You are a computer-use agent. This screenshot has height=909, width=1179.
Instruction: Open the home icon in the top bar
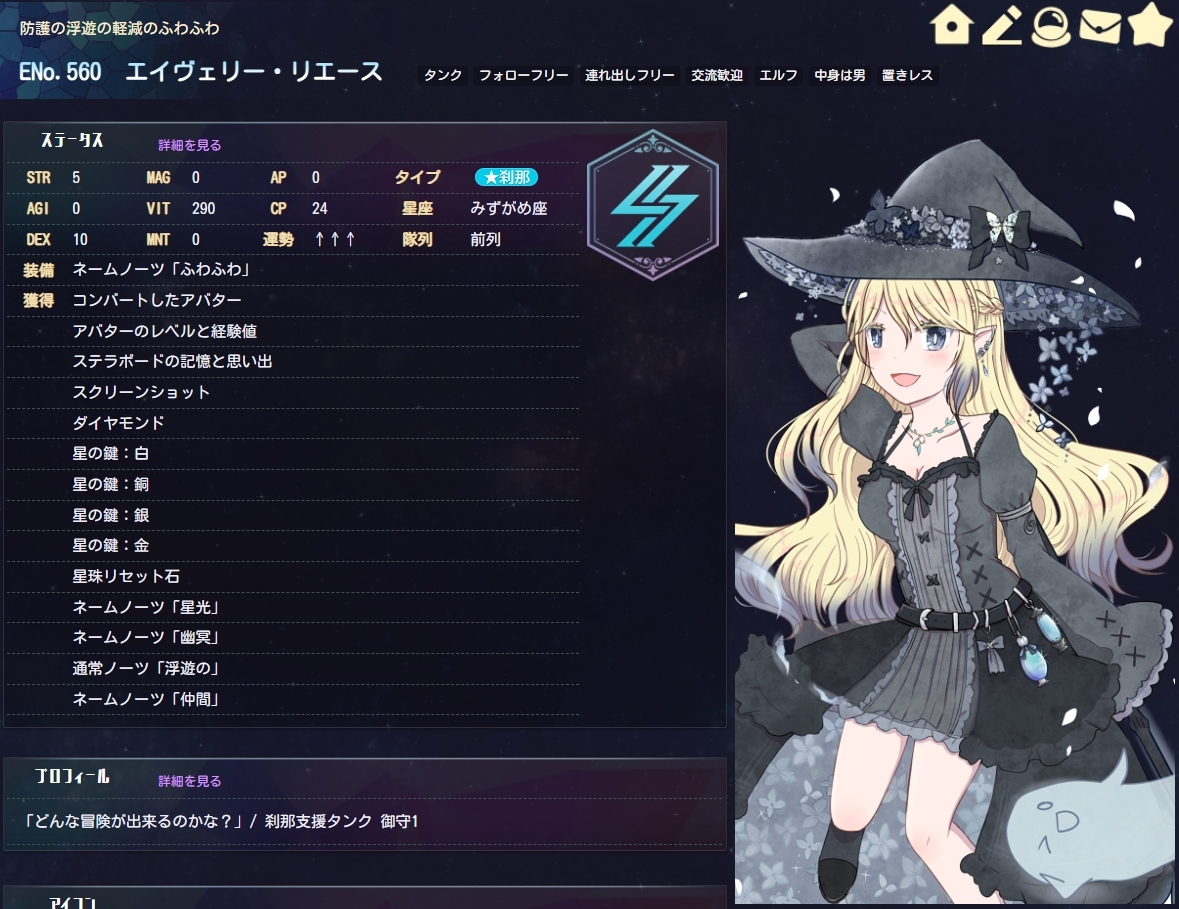click(951, 26)
